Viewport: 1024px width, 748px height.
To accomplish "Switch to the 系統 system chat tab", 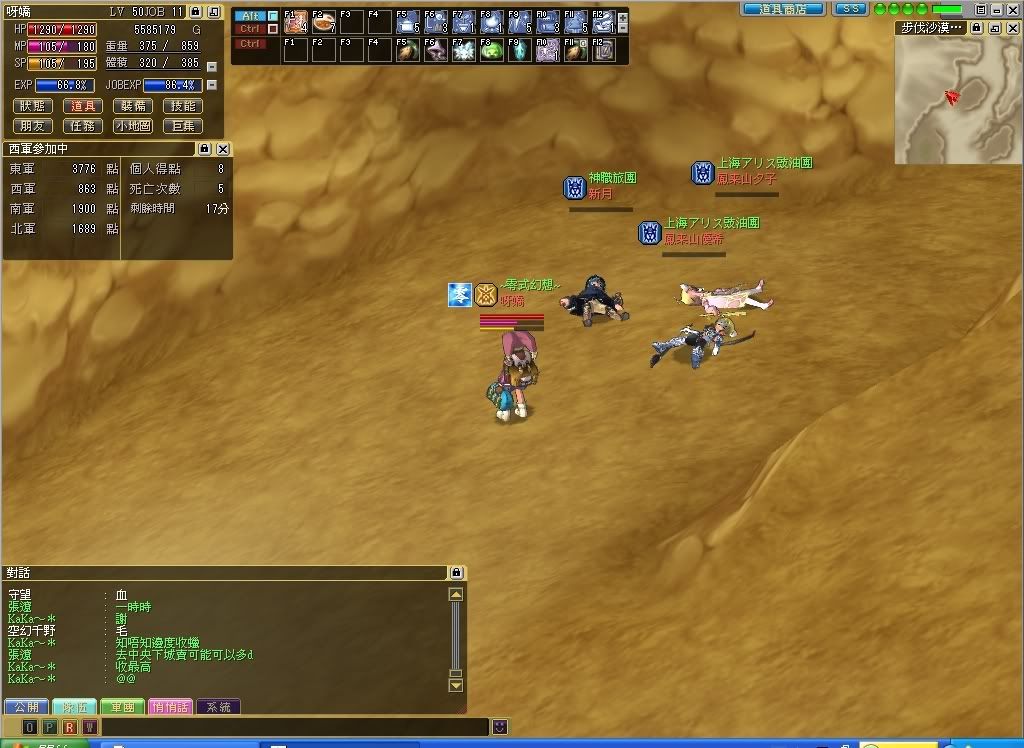I will coord(218,707).
